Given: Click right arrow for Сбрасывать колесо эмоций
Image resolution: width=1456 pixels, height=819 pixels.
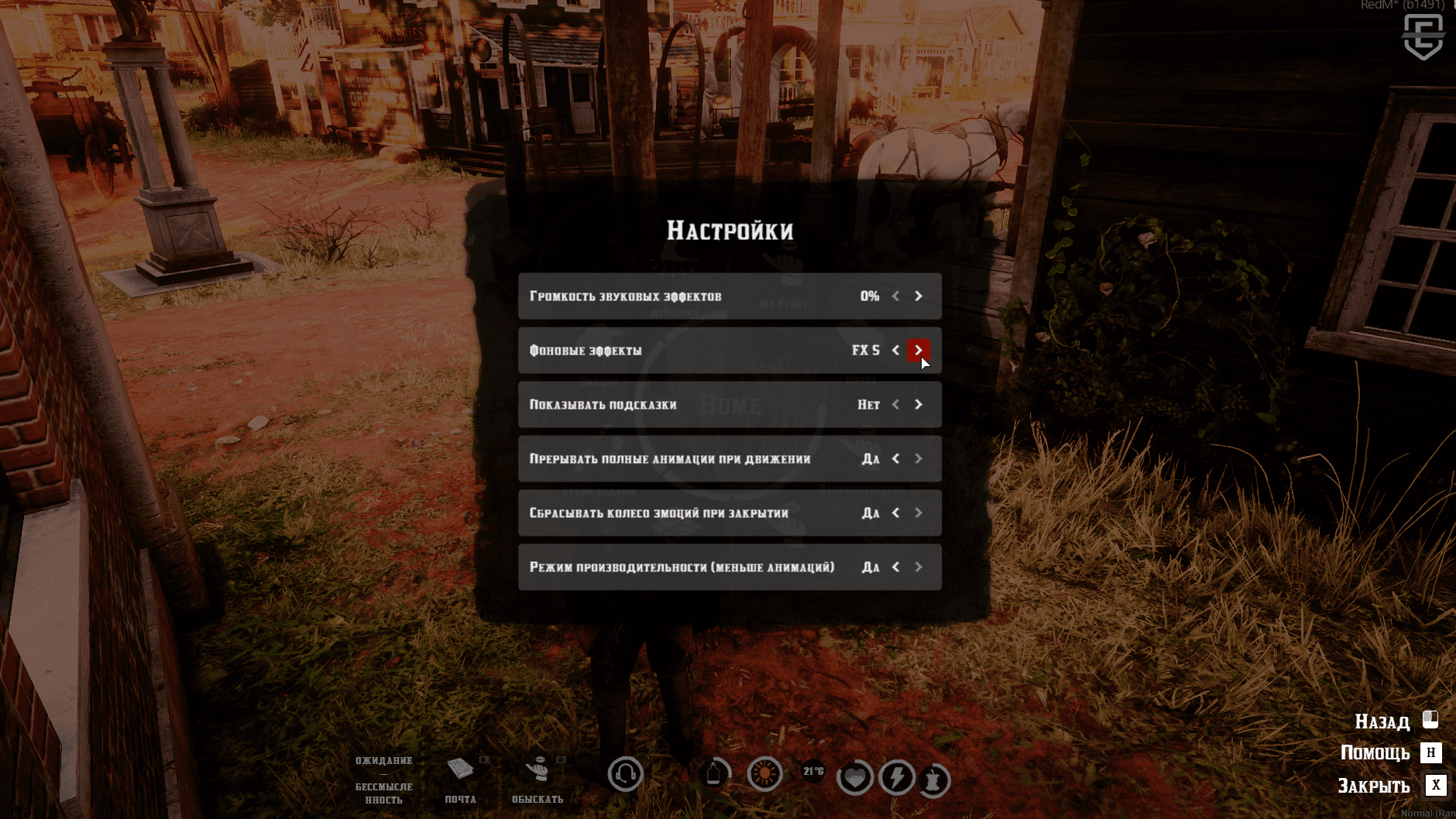Looking at the screenshot, I should [919, 513].
